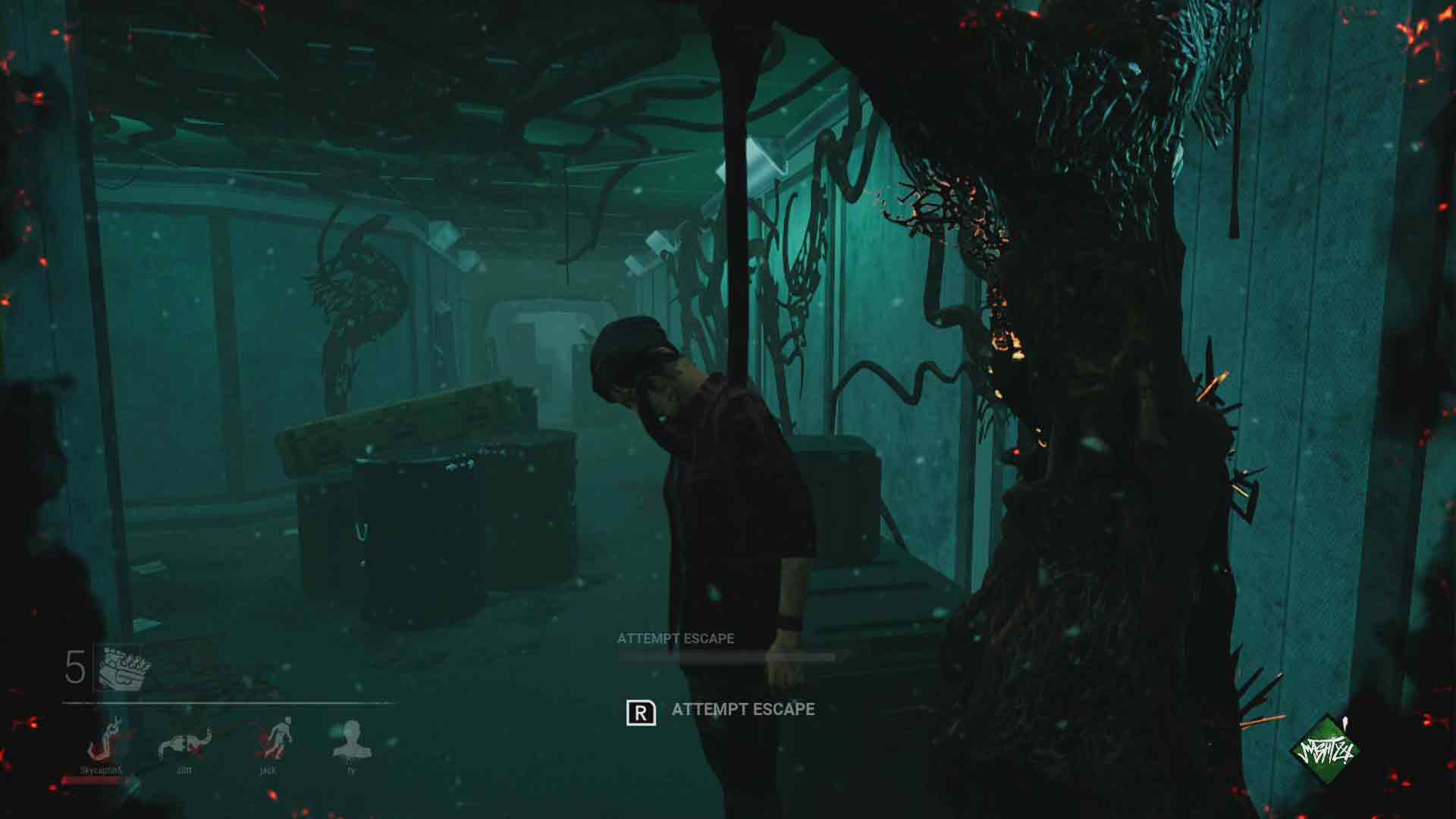1456x819 pixels.
Task: Click the green diamond graffiti perk icon
Action: click(x=1325, y=751)
